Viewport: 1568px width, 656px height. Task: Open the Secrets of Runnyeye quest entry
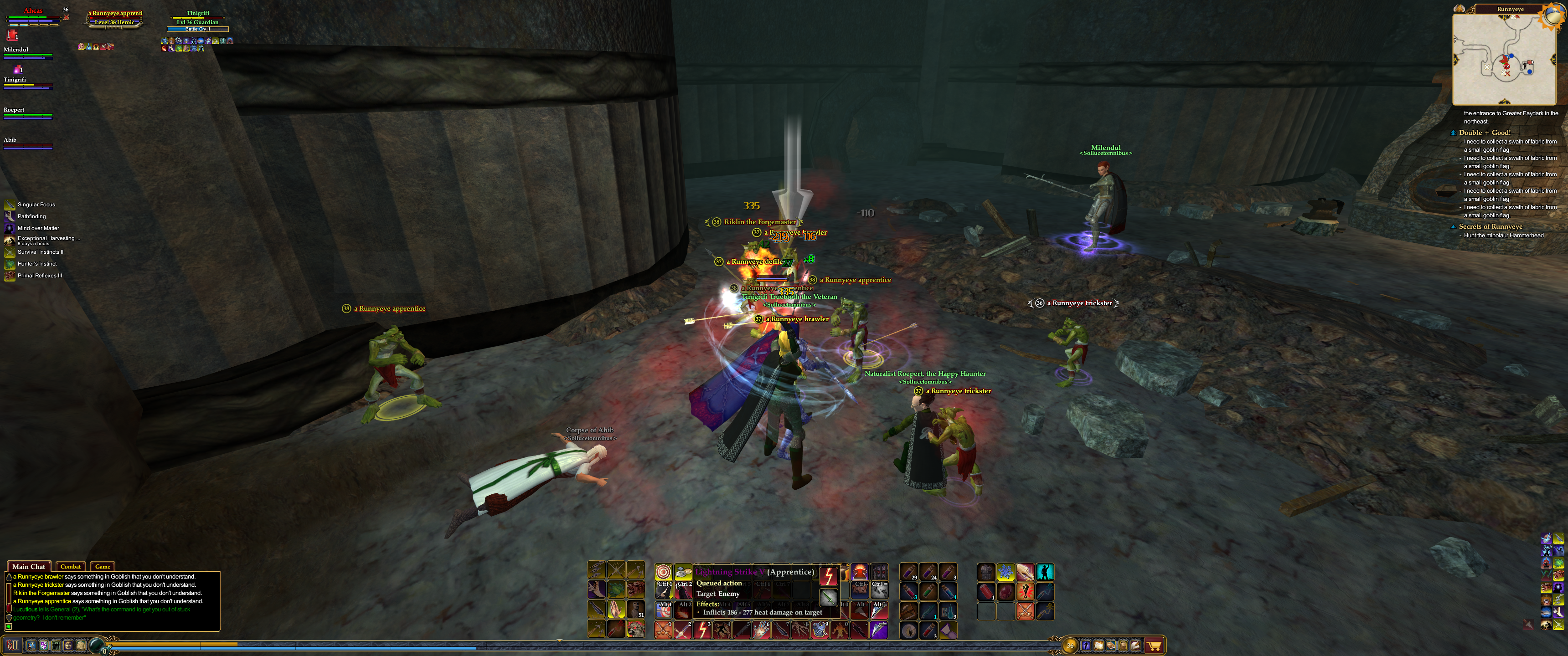pyautogui.click(x=1490, y=226)
